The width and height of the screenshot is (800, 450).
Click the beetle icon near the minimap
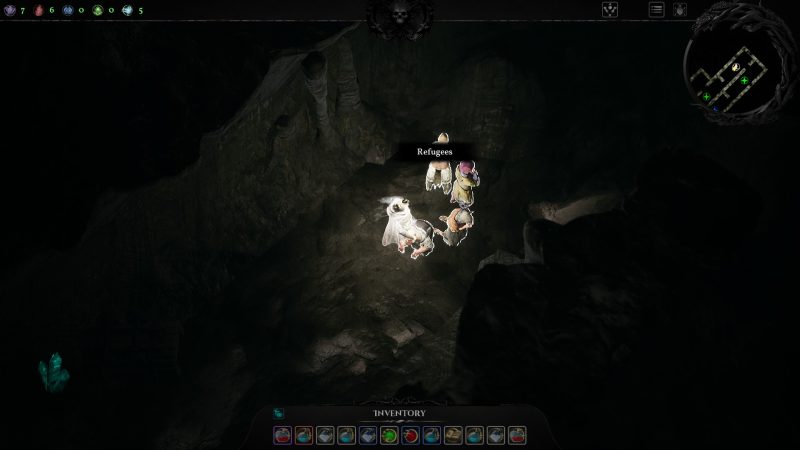point(679,10)
